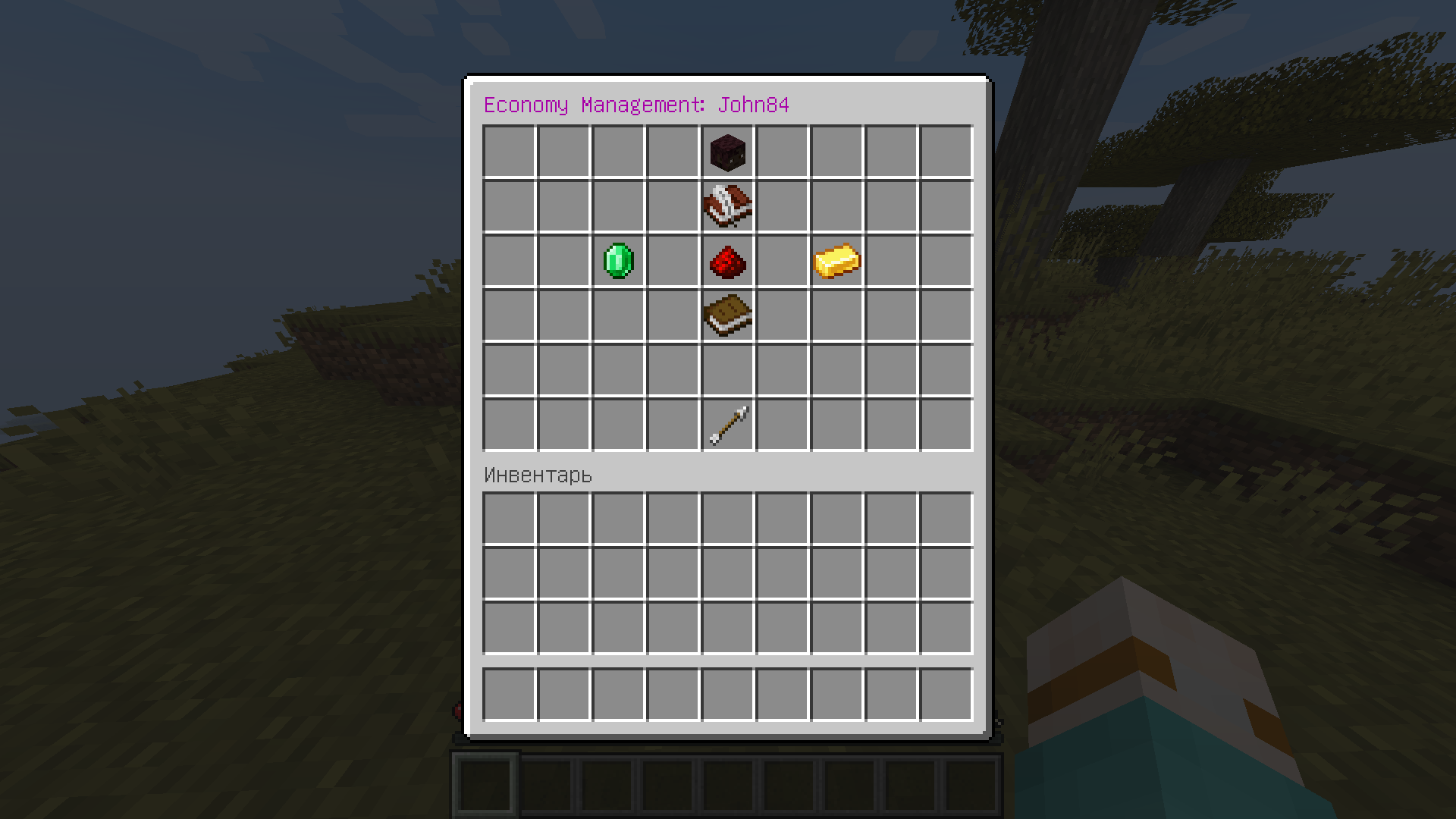Expand options via the plain book entry
Screen dimensions: 1456x819
[727, 316]
